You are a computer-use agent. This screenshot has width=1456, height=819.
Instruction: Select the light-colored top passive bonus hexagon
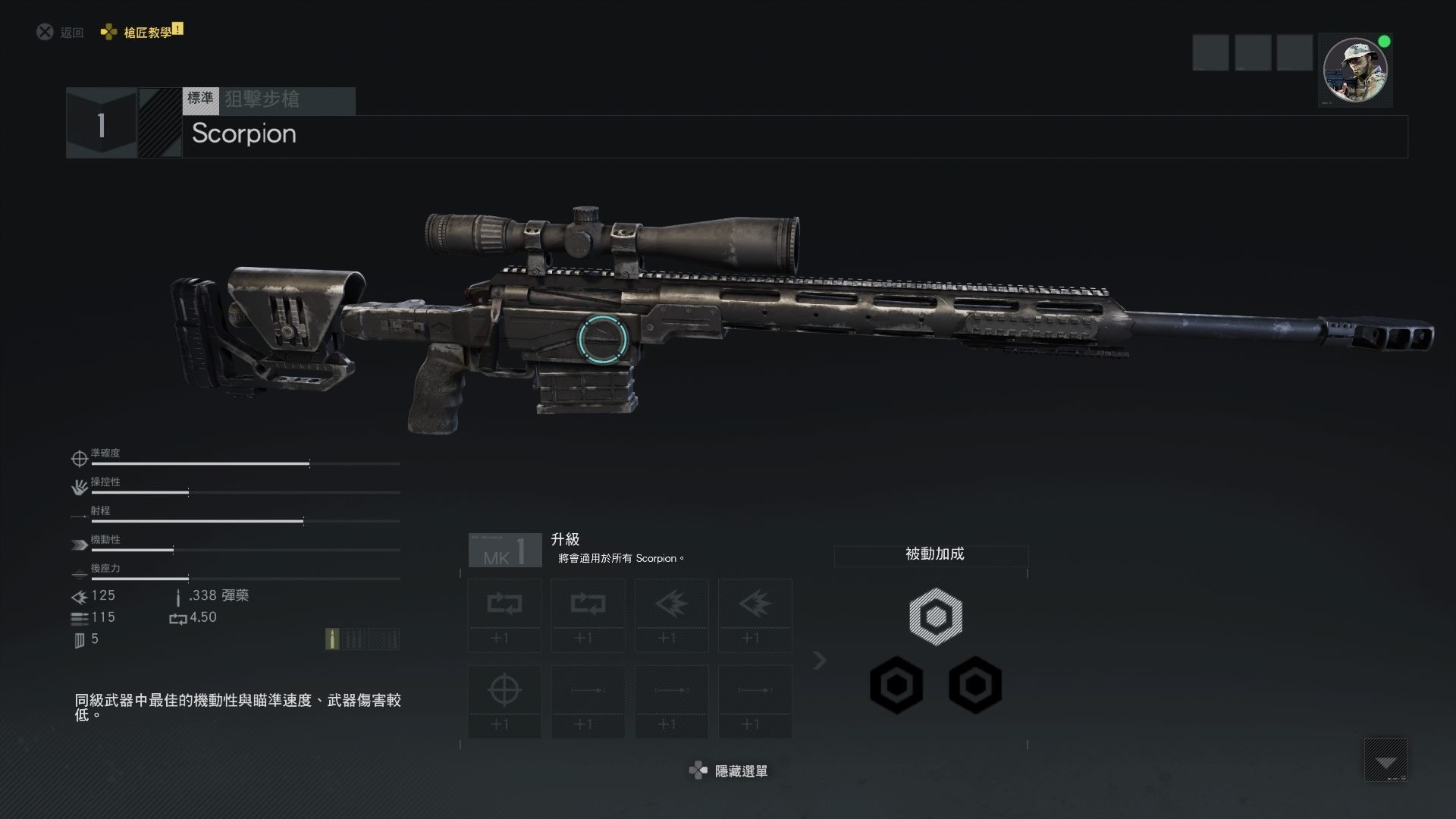(936, 617)
